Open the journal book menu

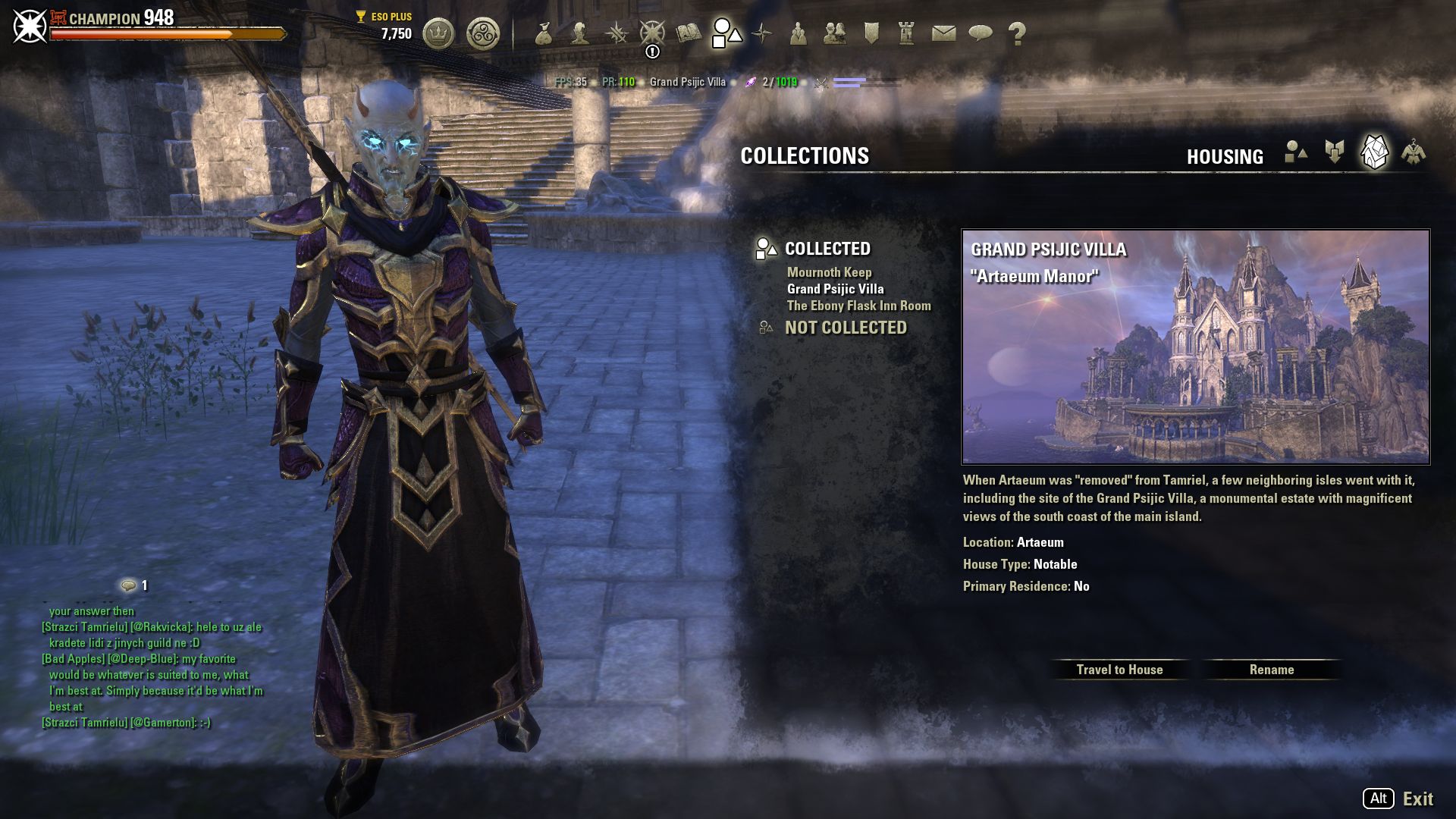689,33
